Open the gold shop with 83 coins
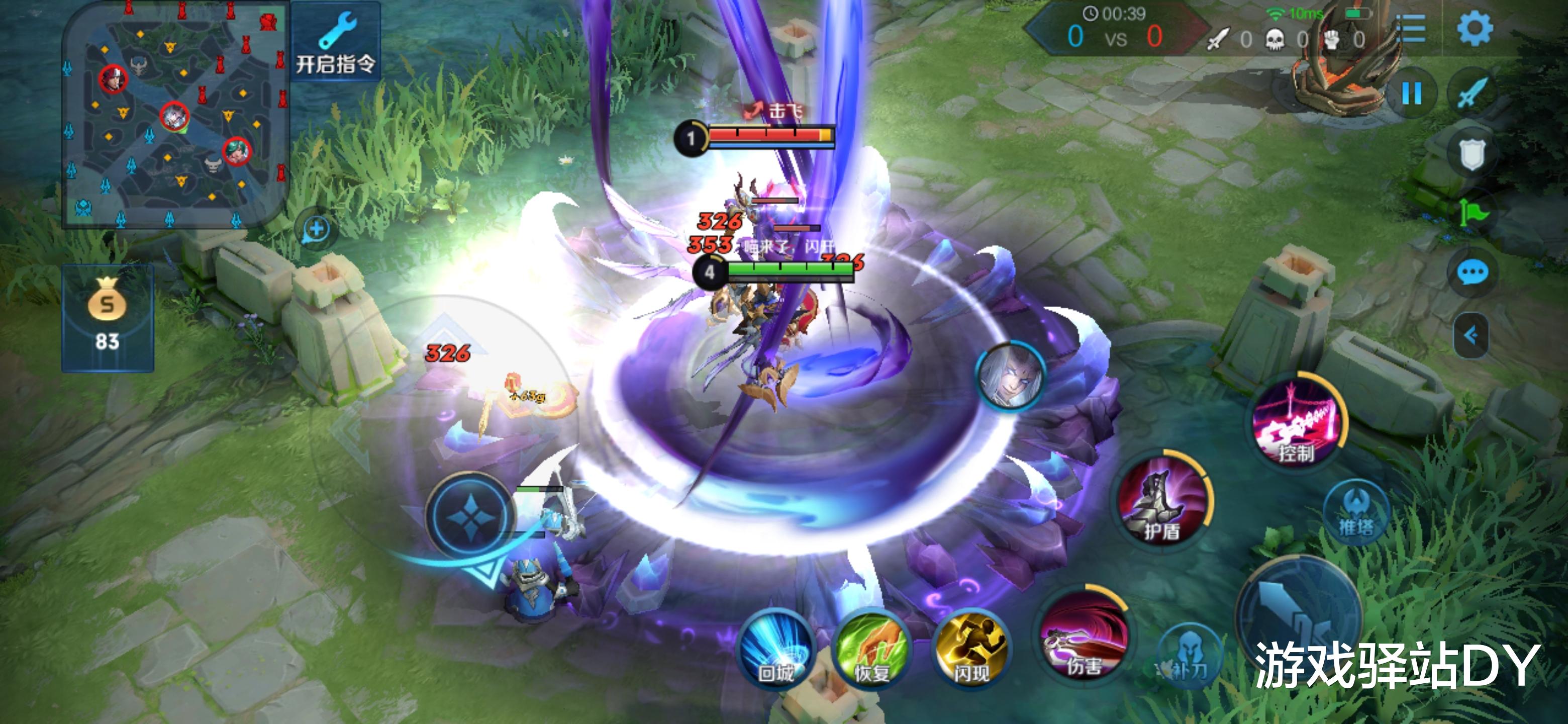Screen dimensions: 1568x724 pyautogui.click(x=108, y=317)
